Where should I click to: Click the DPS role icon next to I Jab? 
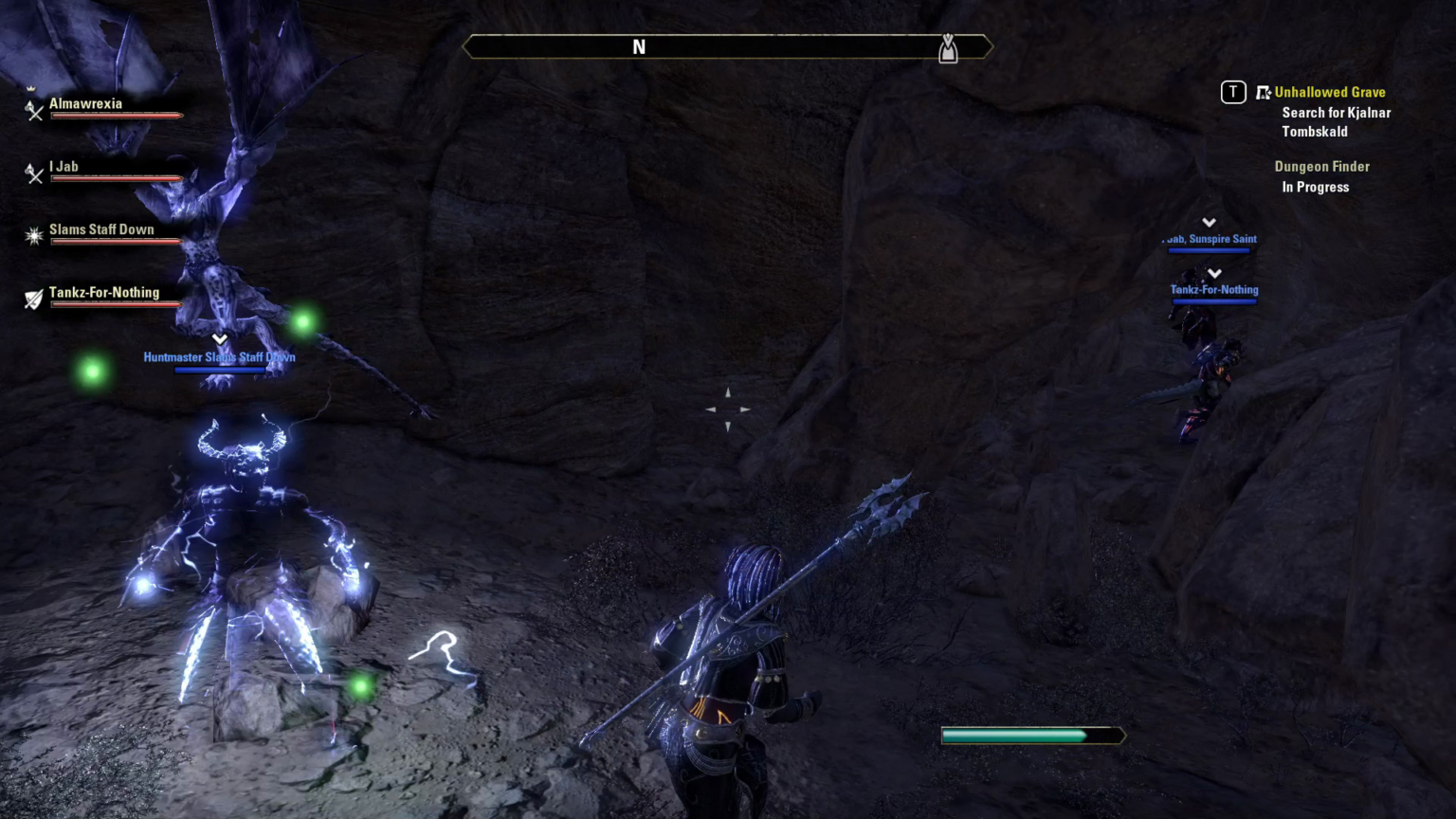tap(34, 175)
